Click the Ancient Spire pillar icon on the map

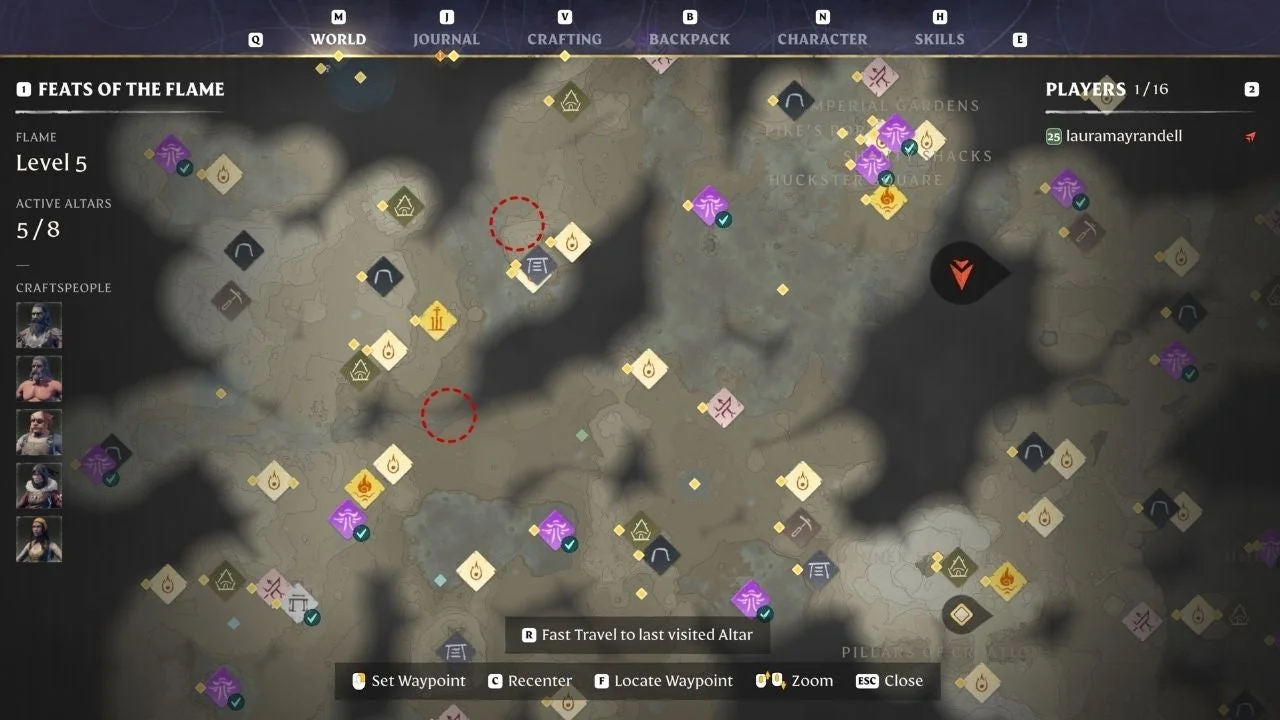(x=435, y=320)
